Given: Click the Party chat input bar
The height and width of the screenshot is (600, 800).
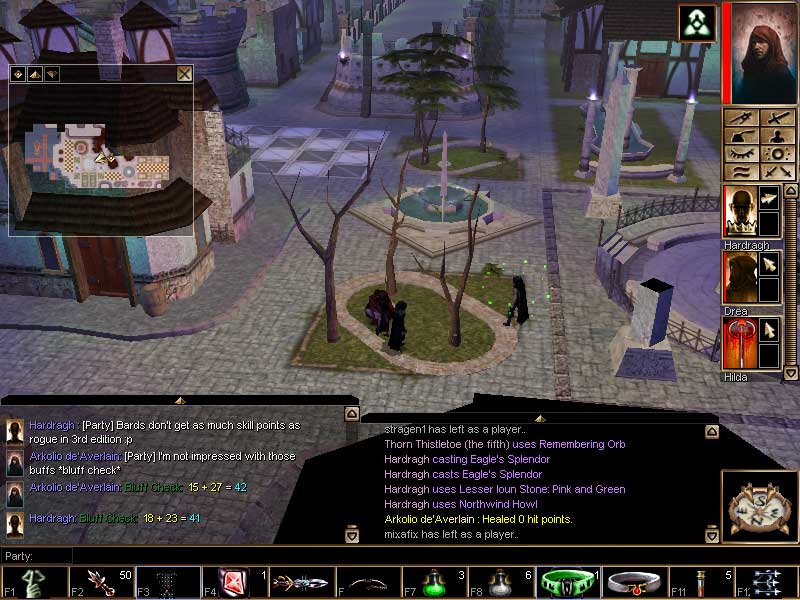Looking at the screenshot, I should tap(200, 555).
